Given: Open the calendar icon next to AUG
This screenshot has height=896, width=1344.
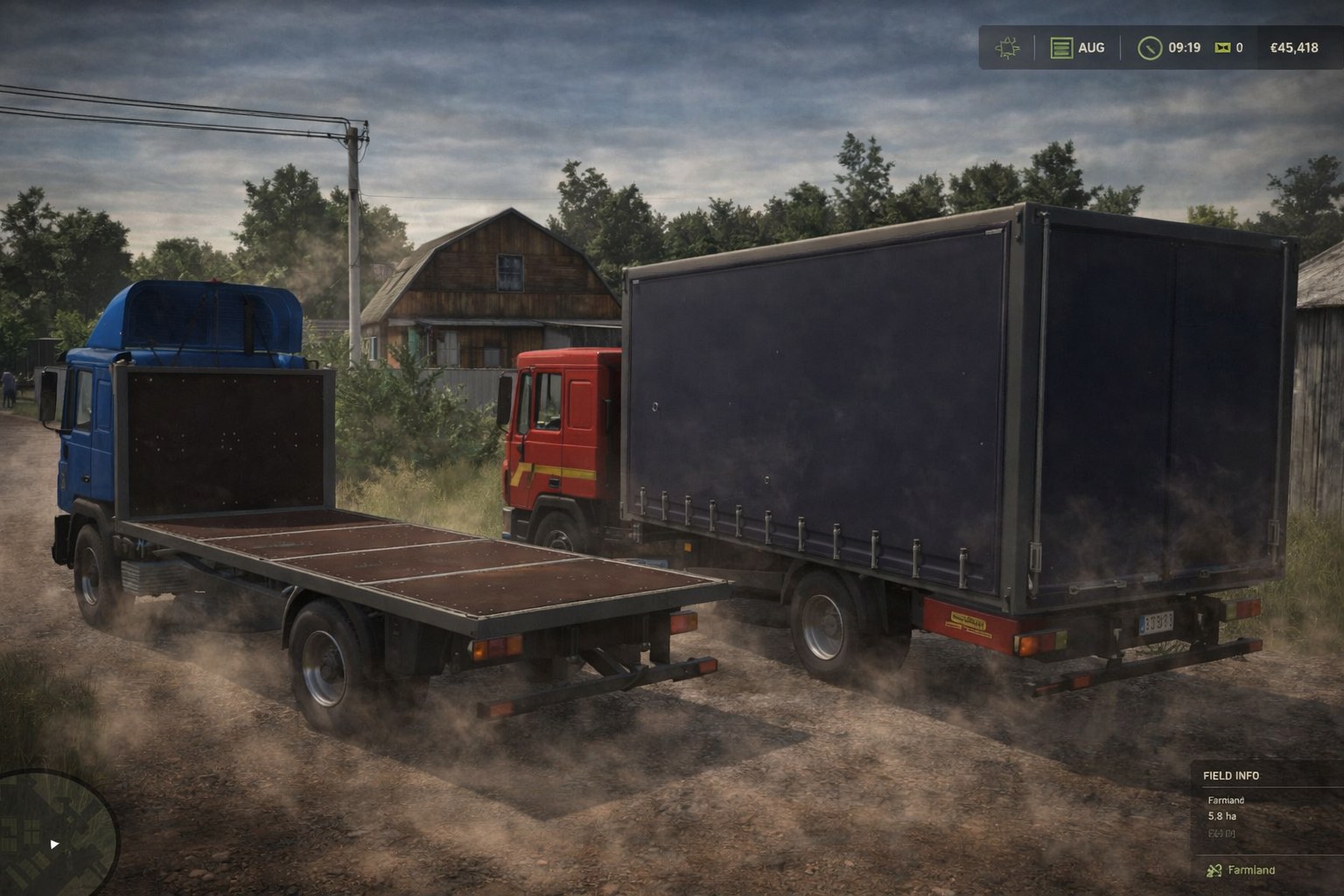Looking at the screenshot, I should [x=1061, y=48].
